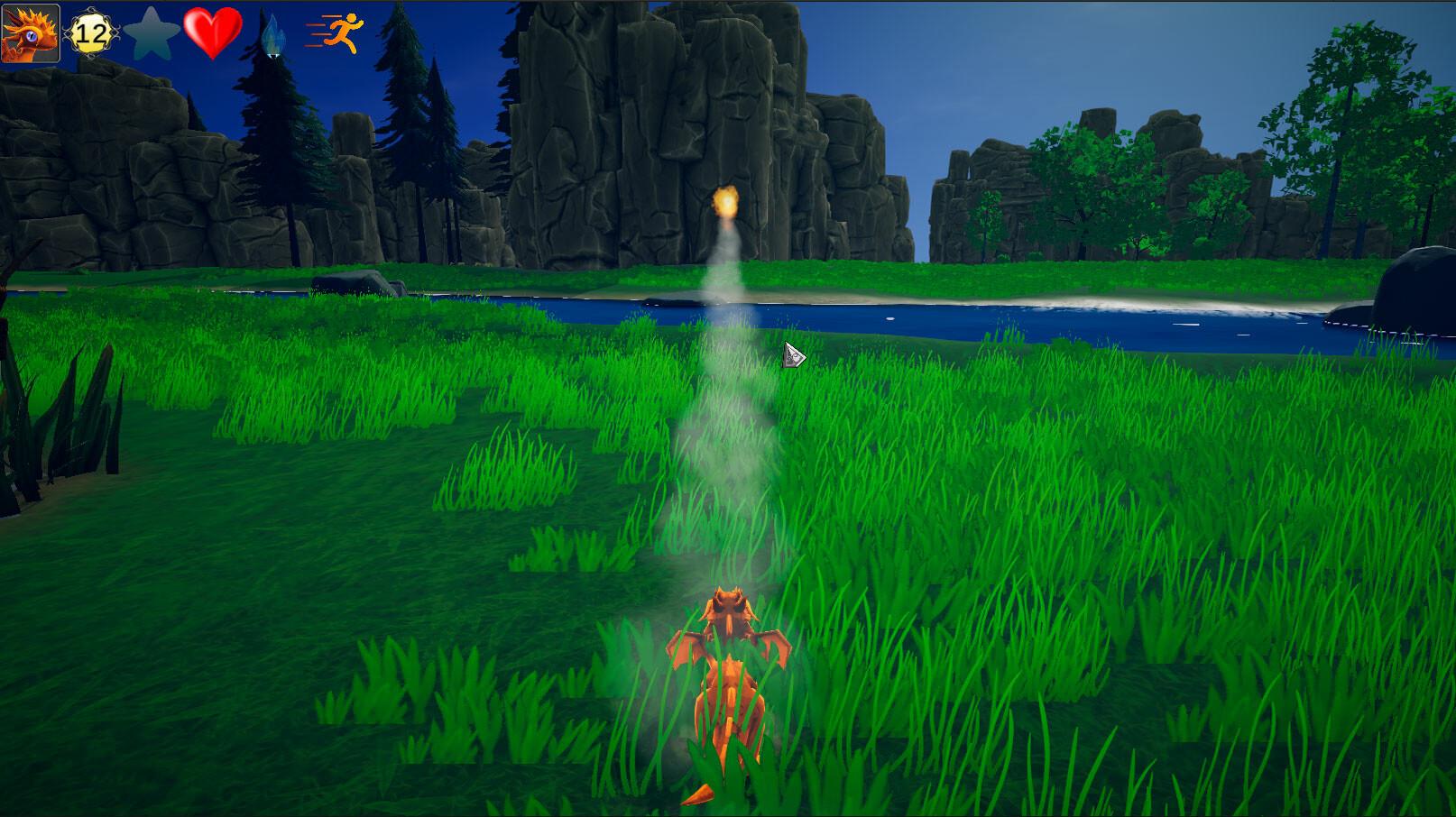Click the orange dragon portrait

[x=30, y=32]
